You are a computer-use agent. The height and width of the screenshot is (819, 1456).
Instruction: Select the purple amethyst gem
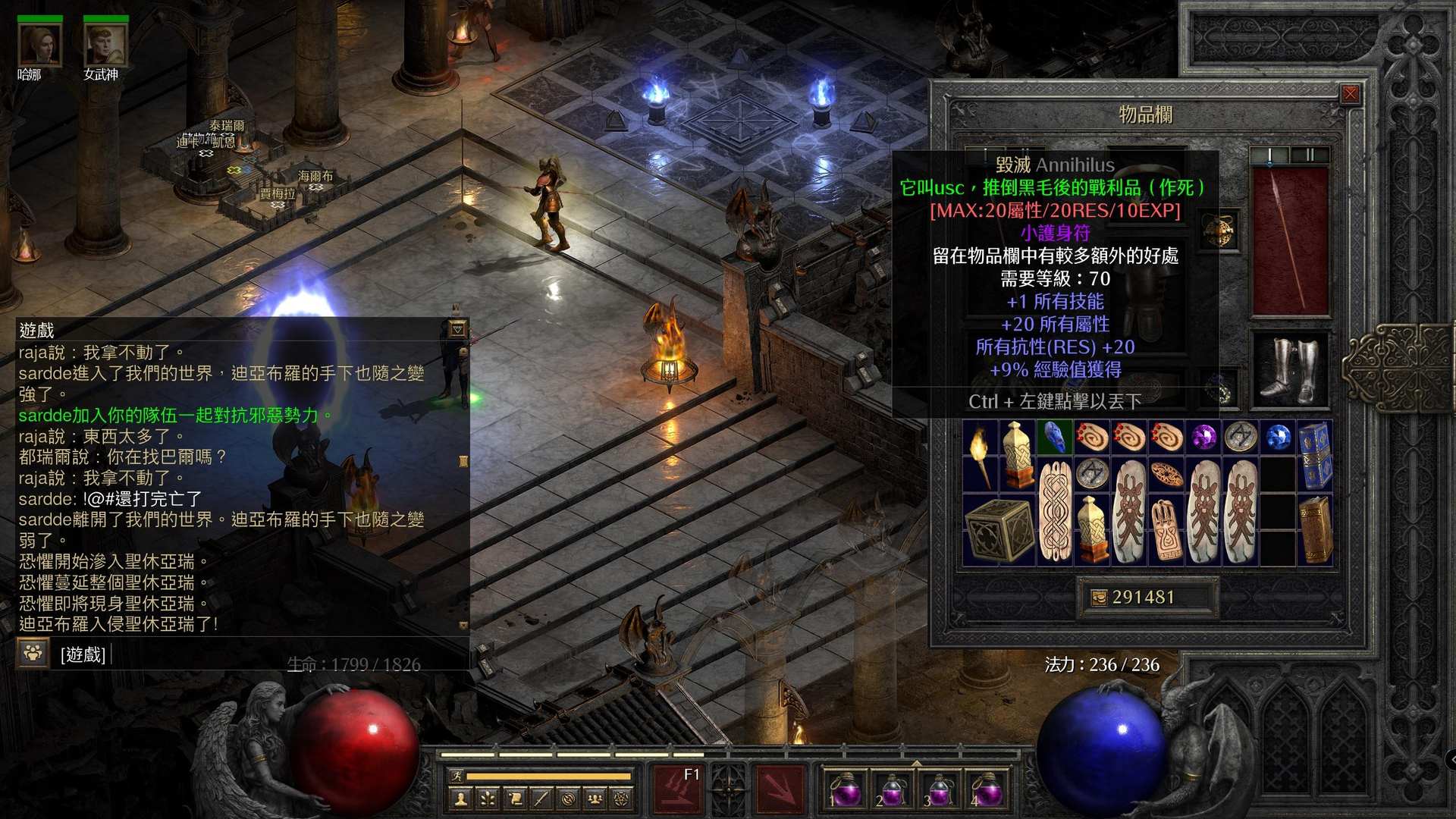pyautogui.click(x=1203, y=438)
